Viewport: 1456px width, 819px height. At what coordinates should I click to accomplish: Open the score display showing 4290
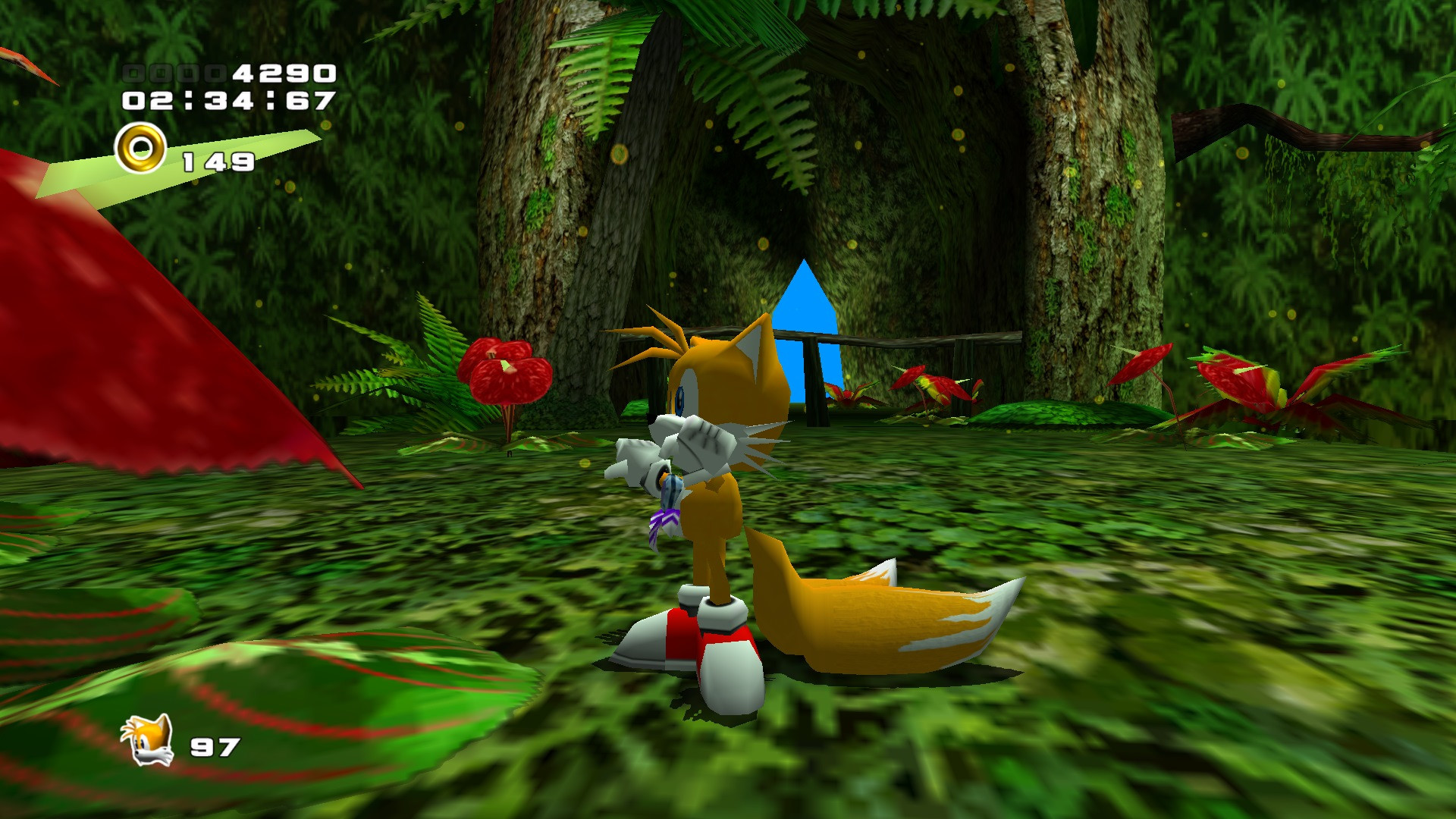click(x=281, y=72)
